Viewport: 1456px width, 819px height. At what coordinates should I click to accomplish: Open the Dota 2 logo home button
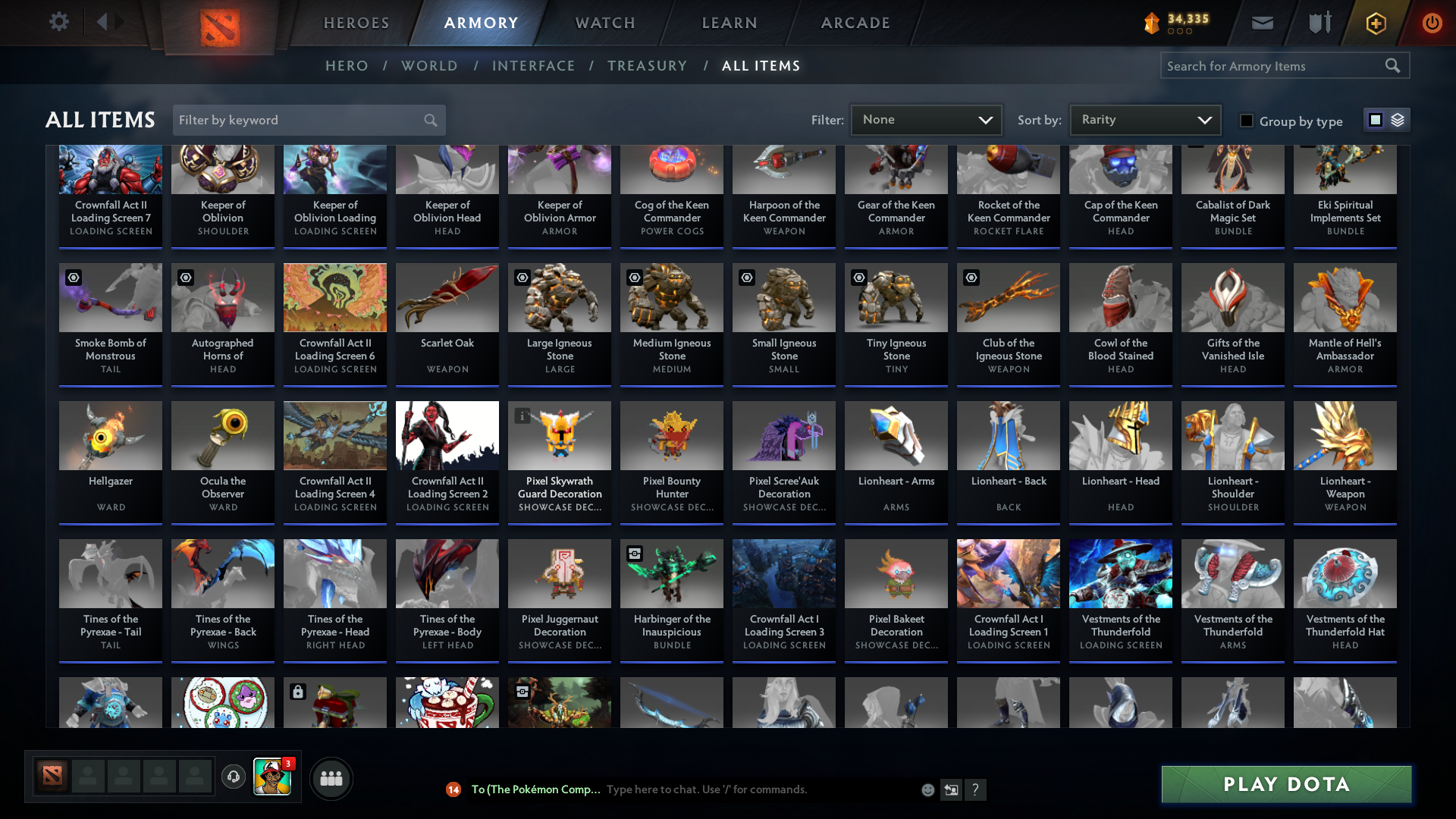click(x=220, y=24)
